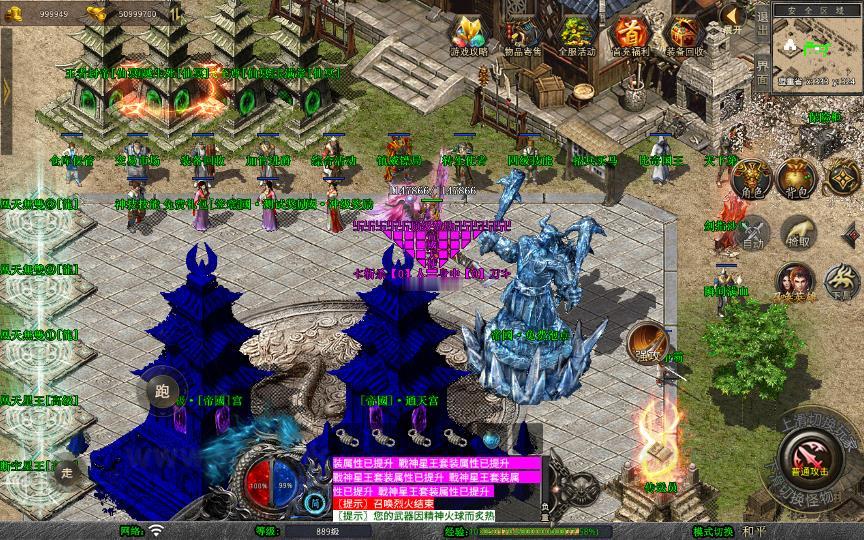Click the hero portrait icon
Viewport: 864px width, 540px height.
point(795,281)
